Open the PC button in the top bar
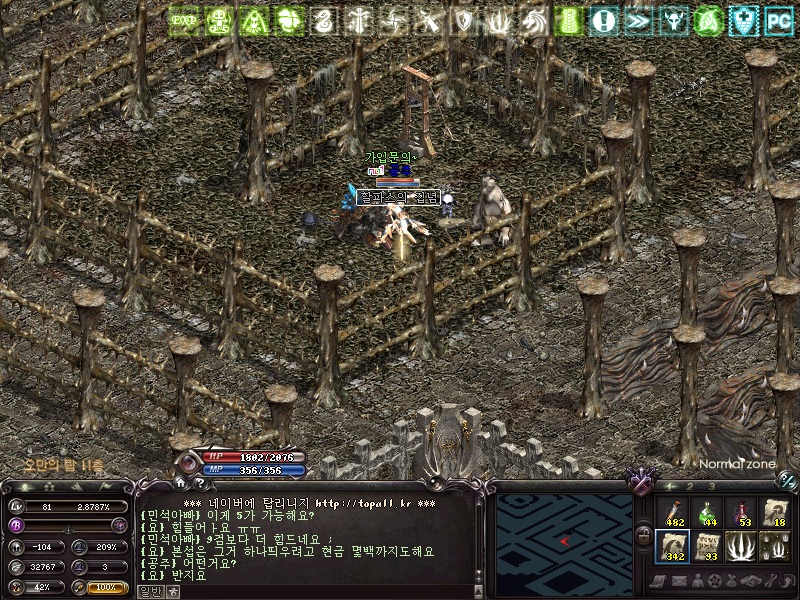The image size is (800, 600). click(x=778, y=20)
